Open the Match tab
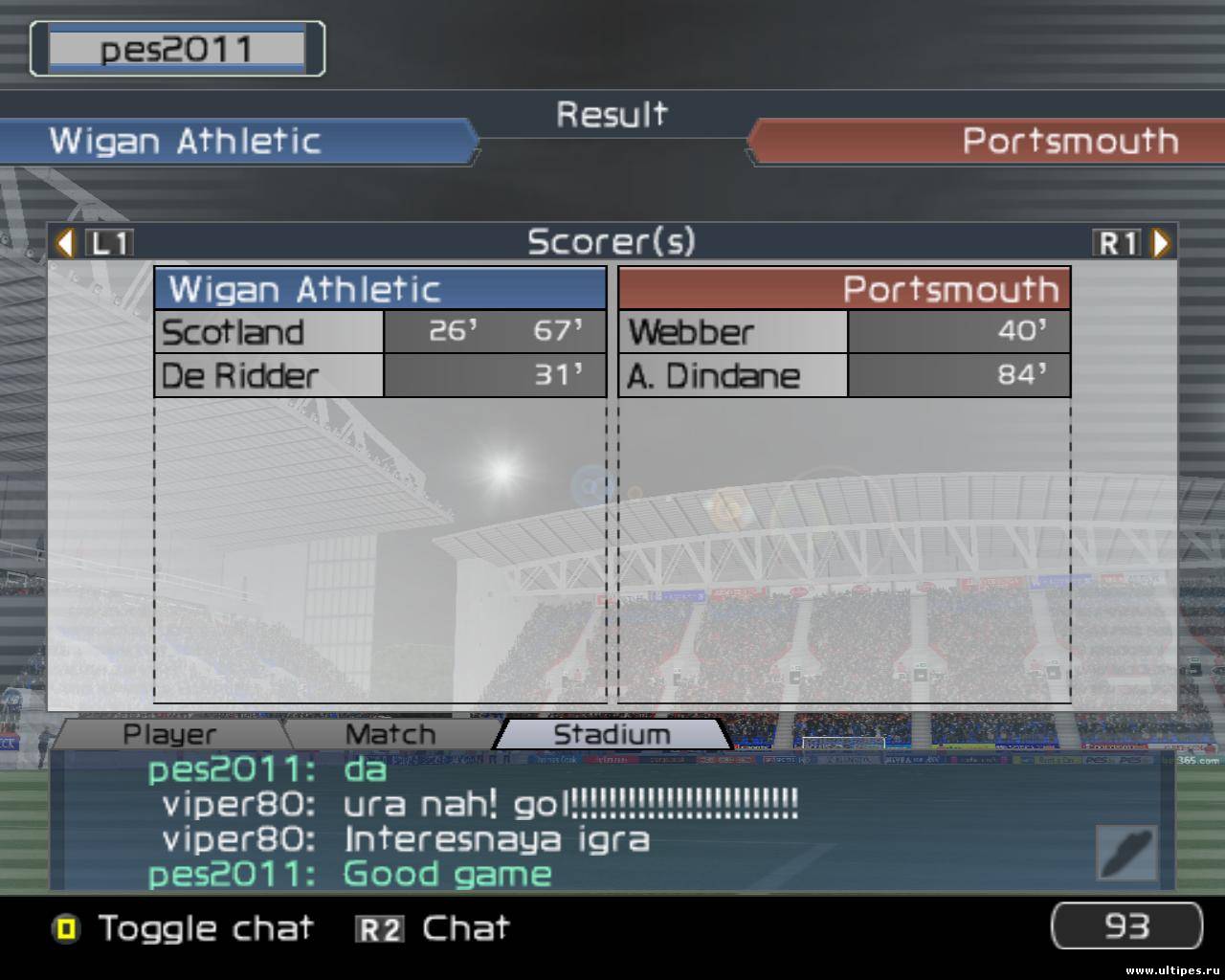 tap(390, 734)
